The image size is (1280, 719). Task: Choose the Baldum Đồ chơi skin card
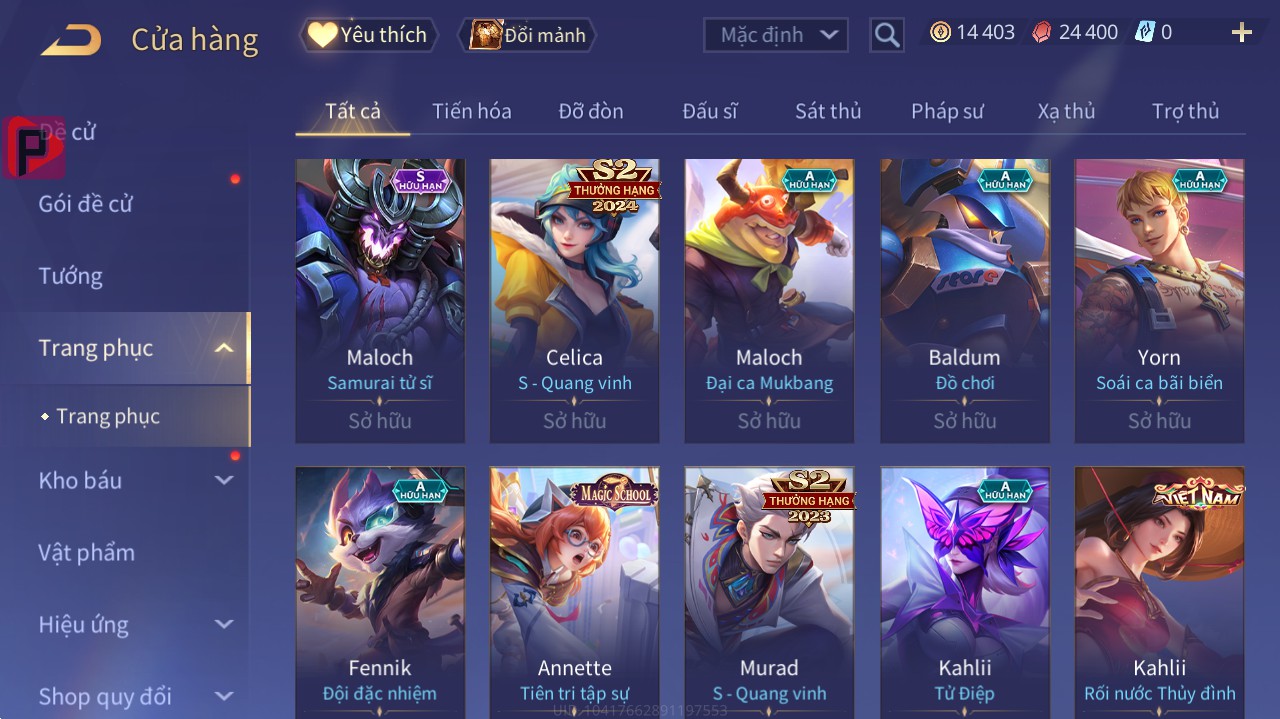[x=964, y=300]
